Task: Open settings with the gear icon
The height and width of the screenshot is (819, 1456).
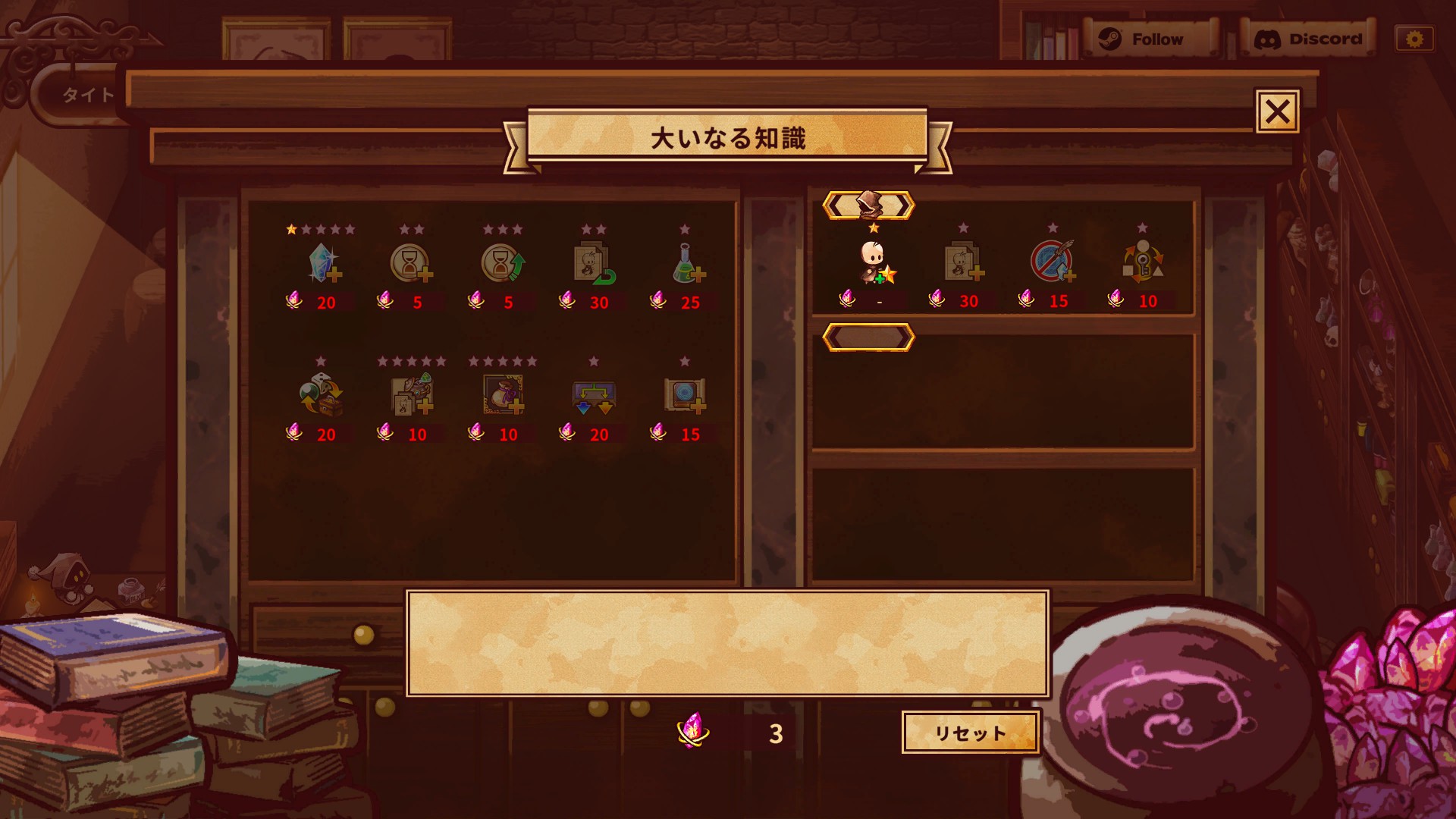Action: tap(1414, 39)
